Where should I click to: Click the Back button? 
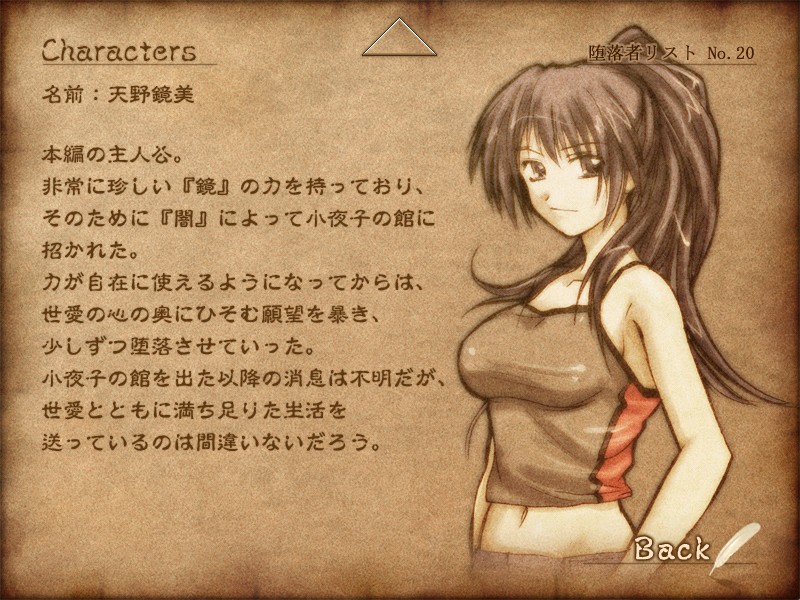click(672, 548)
